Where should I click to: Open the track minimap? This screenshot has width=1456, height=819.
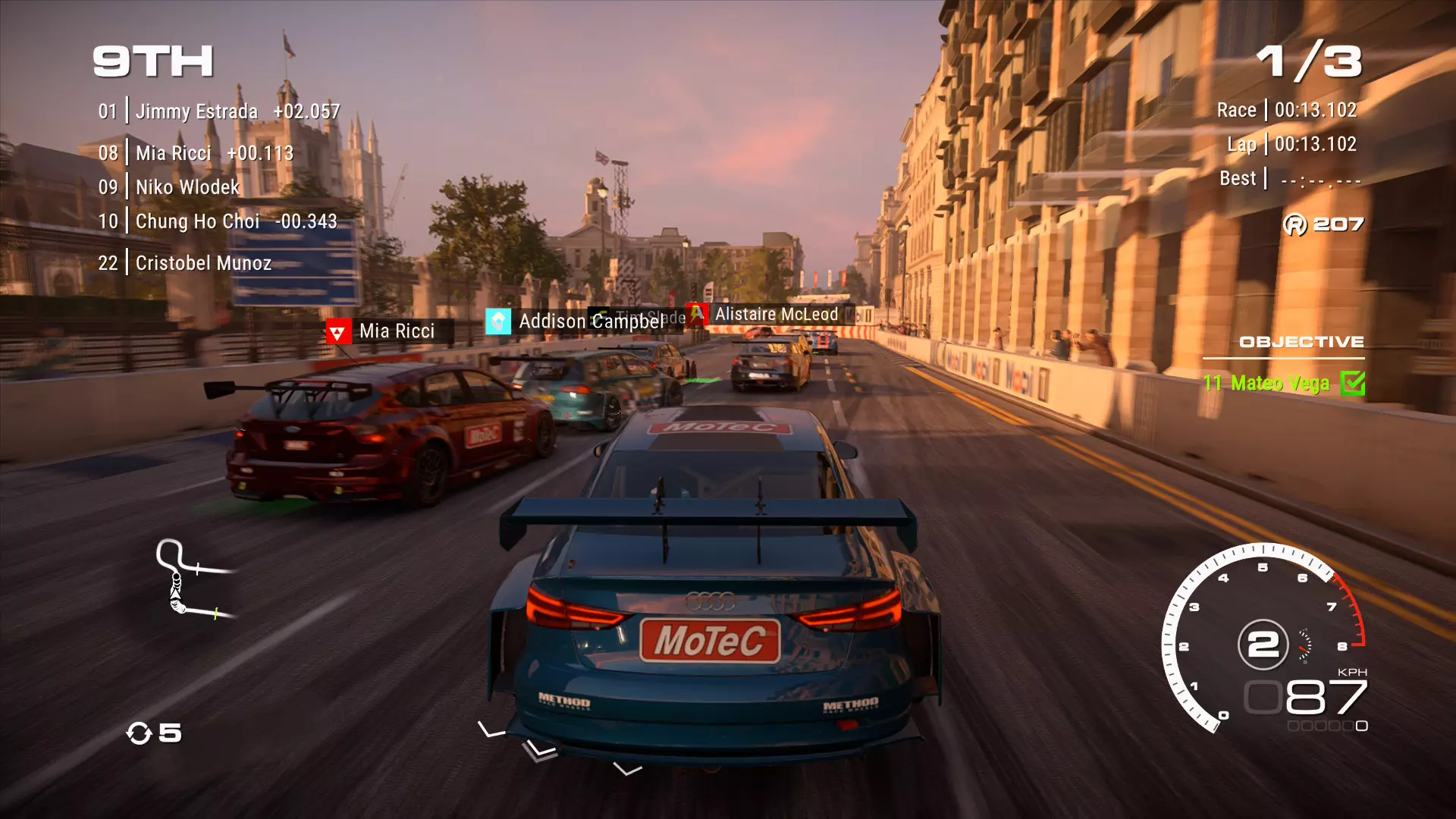tap(191, 579)
